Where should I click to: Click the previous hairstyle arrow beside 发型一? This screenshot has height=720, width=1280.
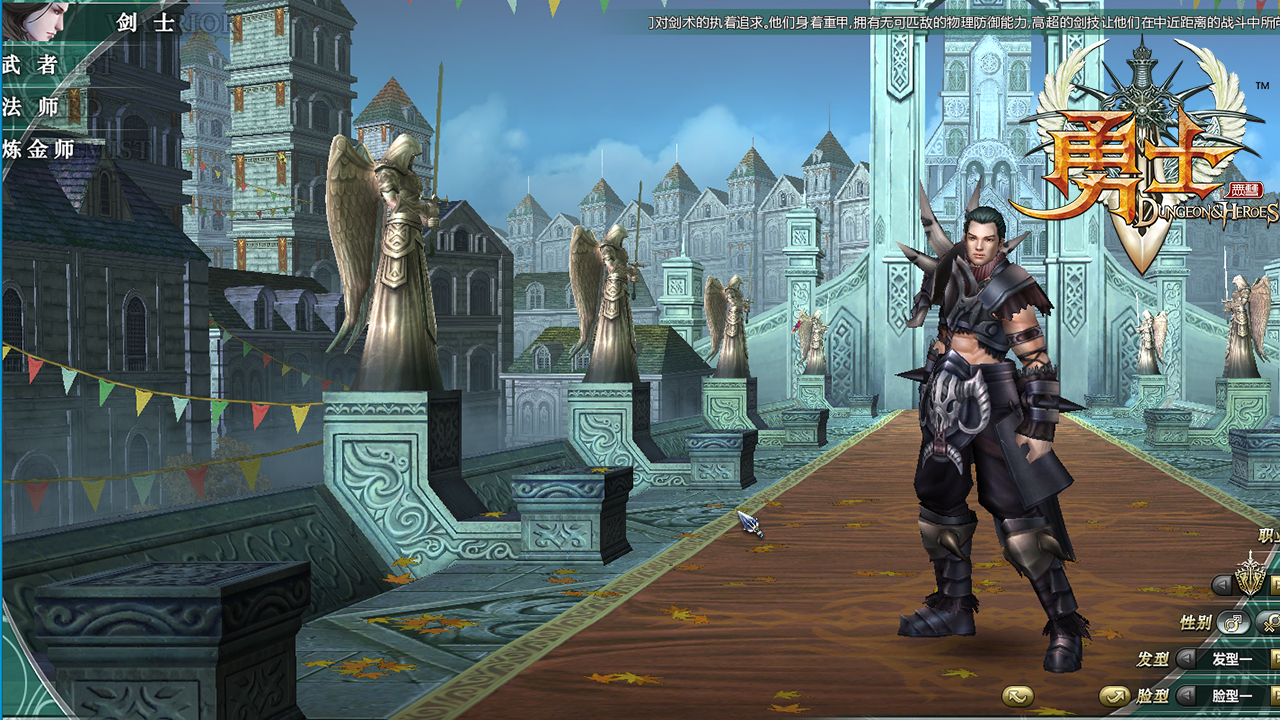pyautogui.click(x=1186, y=658)
